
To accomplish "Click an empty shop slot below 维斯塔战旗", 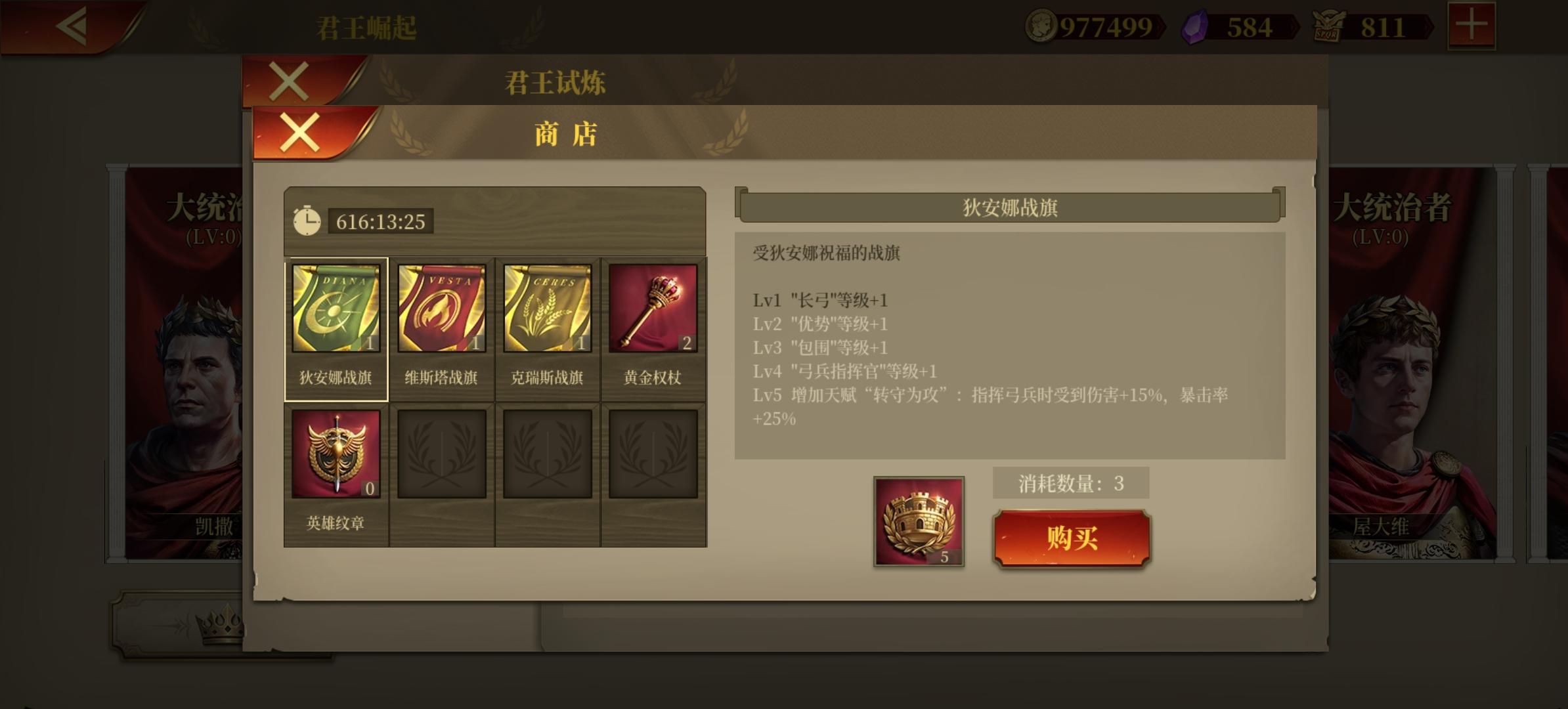I will pos(442,453).
